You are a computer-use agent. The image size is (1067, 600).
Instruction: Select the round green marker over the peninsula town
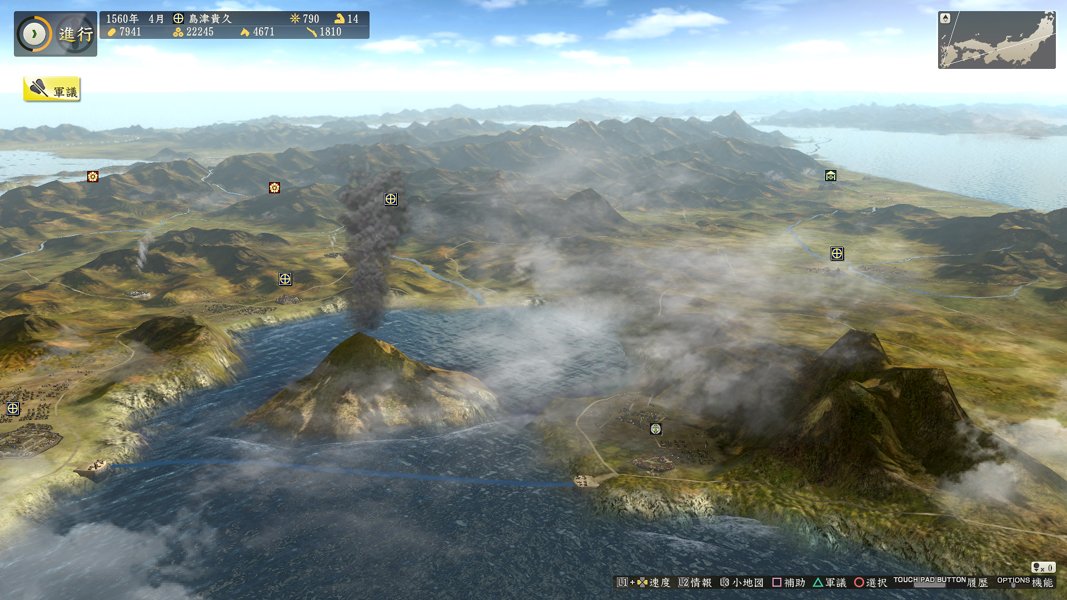tap(656, 429)
